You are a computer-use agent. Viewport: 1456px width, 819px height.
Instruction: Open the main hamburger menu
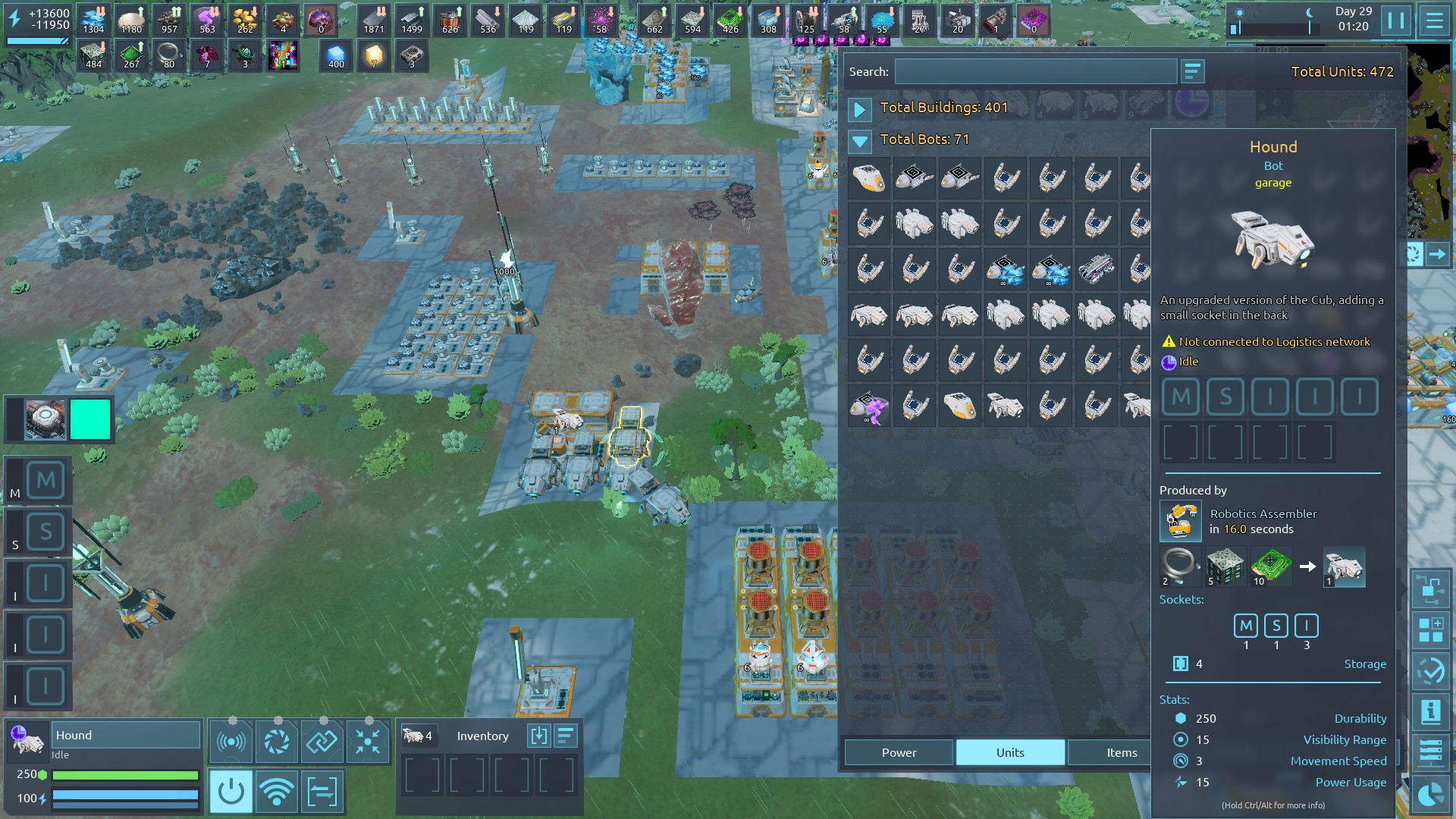coord(1434,20)
